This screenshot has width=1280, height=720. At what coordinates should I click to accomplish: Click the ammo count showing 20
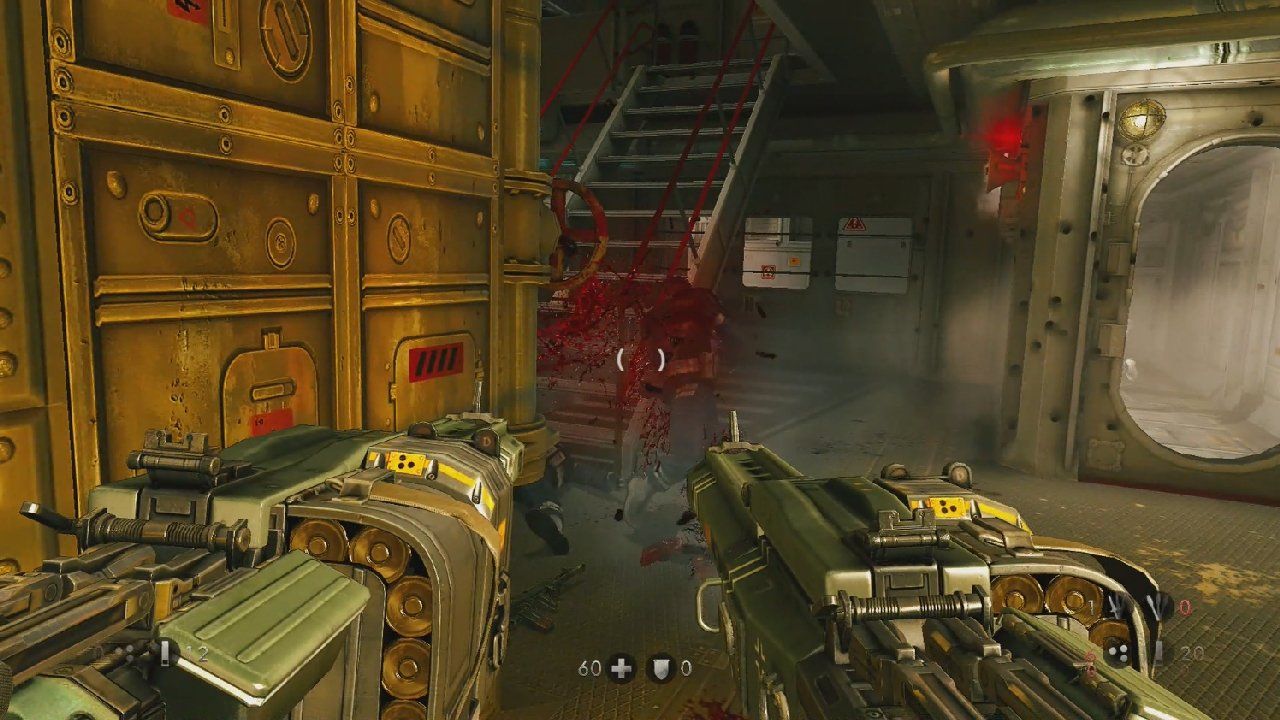[x=1192, y=651]
